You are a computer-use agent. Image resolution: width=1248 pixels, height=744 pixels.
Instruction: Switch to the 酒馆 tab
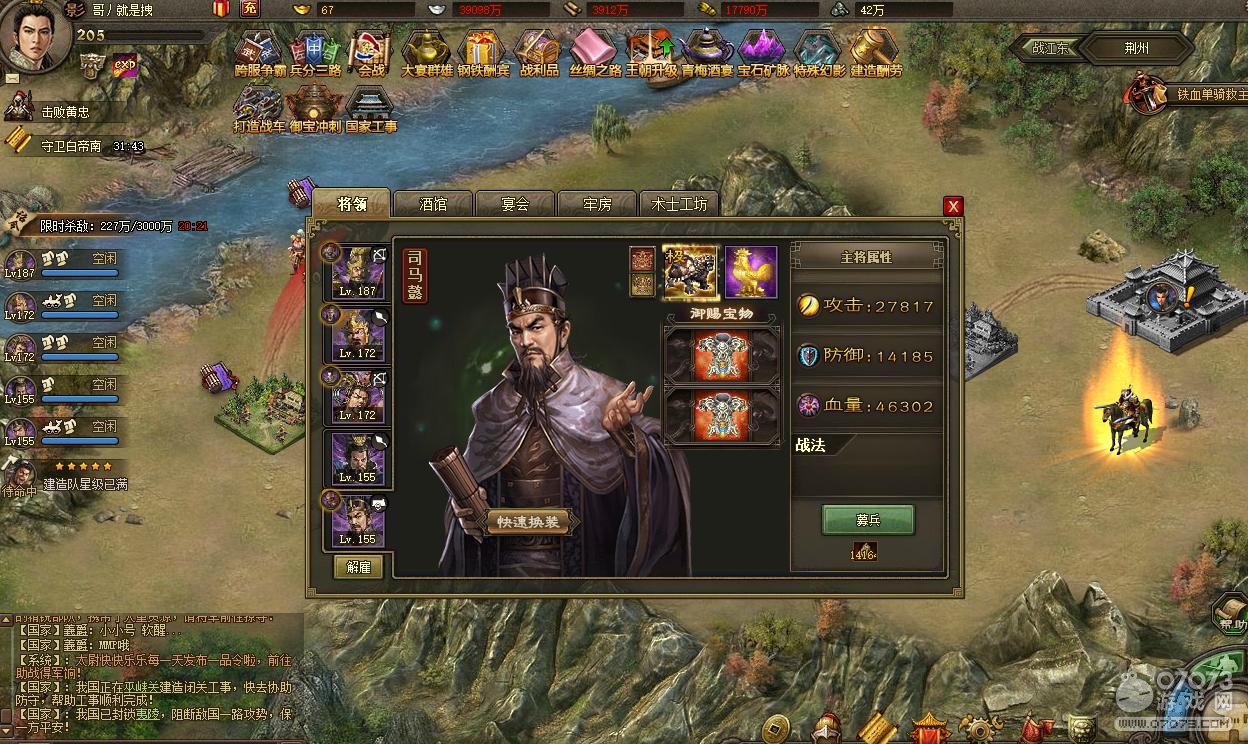[x=433, y=204]
